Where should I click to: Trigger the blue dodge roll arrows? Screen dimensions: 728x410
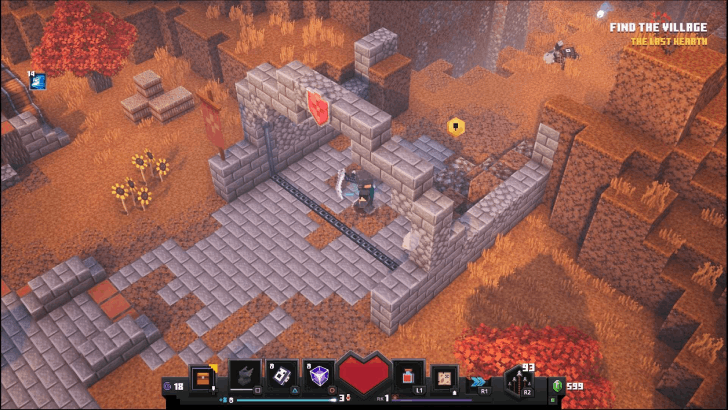pyautogui.click(x=481, y=381)
